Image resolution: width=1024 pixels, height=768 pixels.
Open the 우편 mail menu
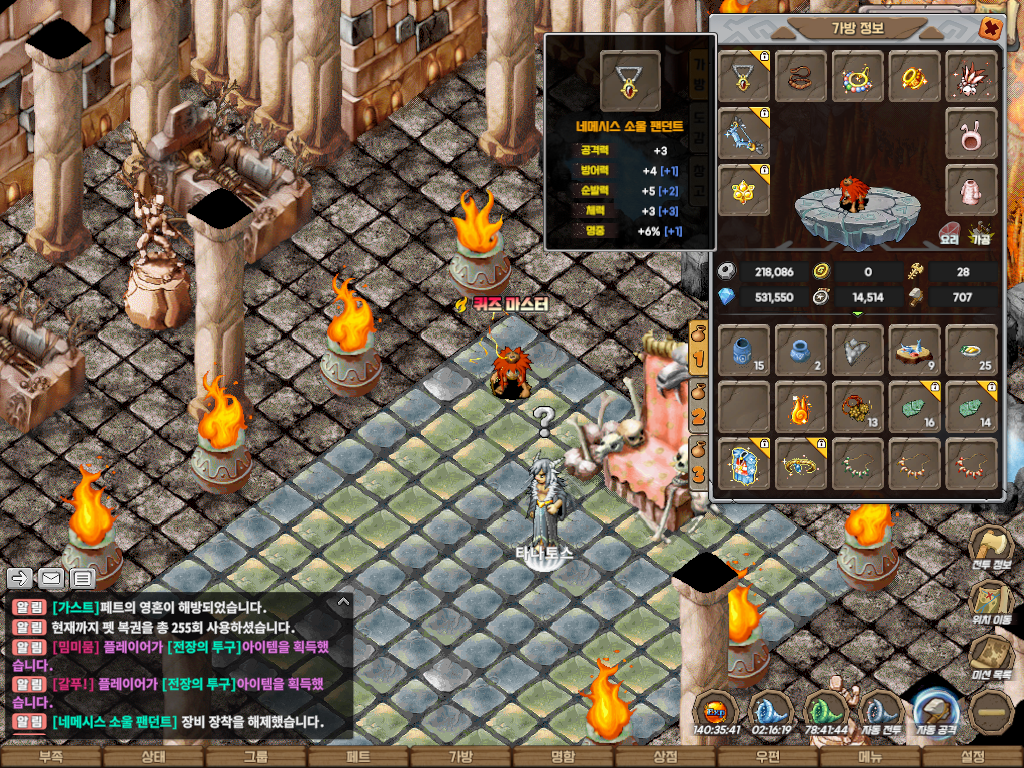[767, 757]
